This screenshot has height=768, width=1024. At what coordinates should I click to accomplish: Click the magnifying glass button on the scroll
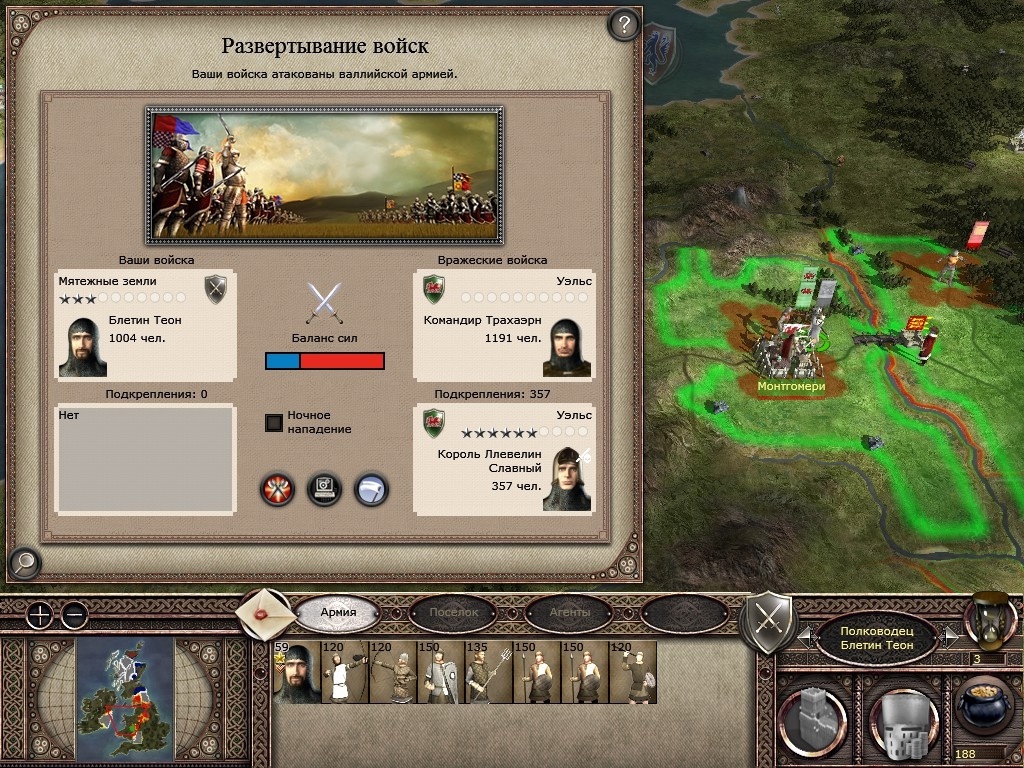coord(23,564)
